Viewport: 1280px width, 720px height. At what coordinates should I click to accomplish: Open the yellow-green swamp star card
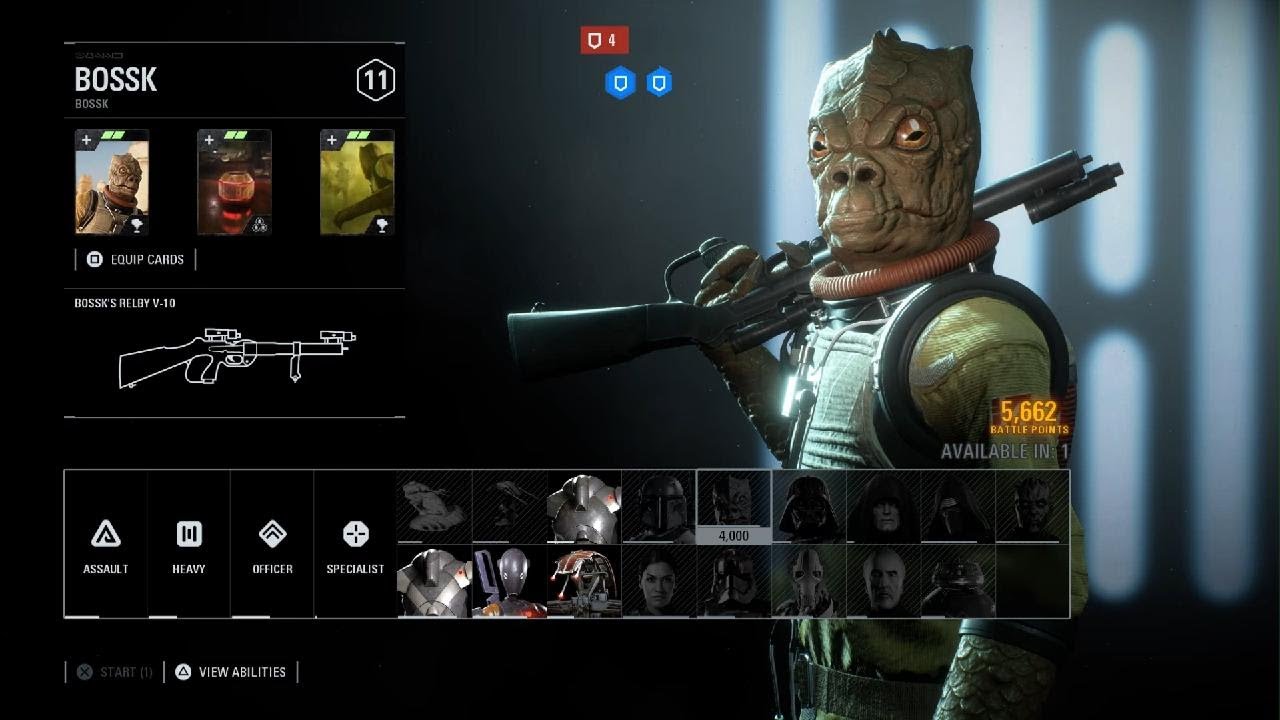[x=357, y=183]
